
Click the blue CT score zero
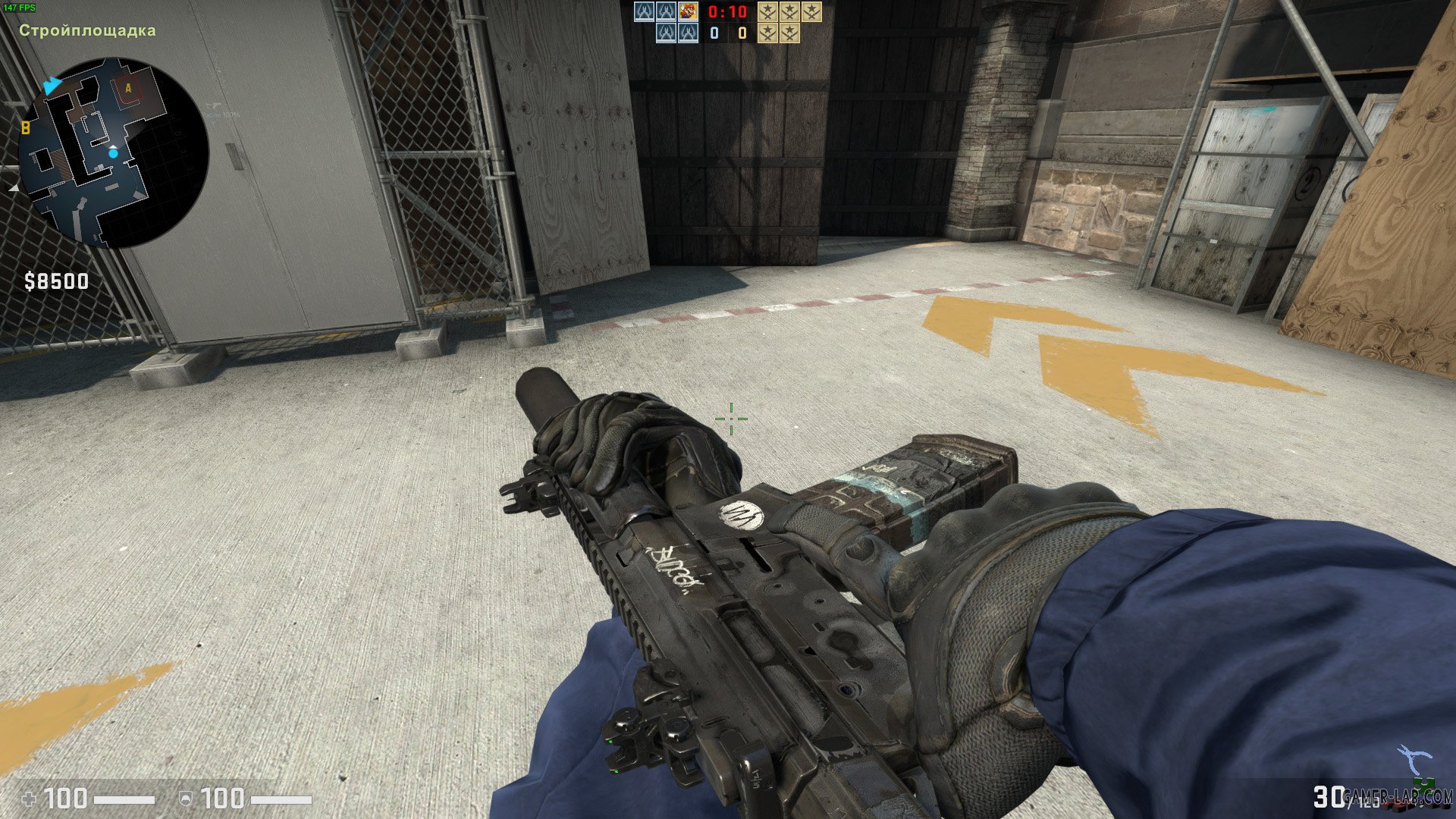pyautogui.click(x=713, y=33)
